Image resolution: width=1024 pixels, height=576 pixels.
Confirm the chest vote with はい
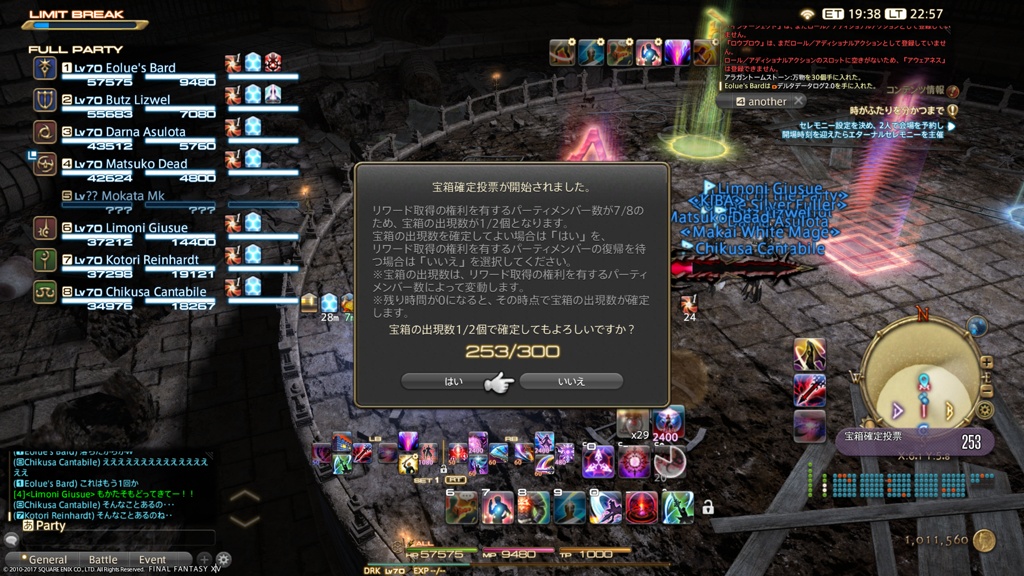(448, 381)
